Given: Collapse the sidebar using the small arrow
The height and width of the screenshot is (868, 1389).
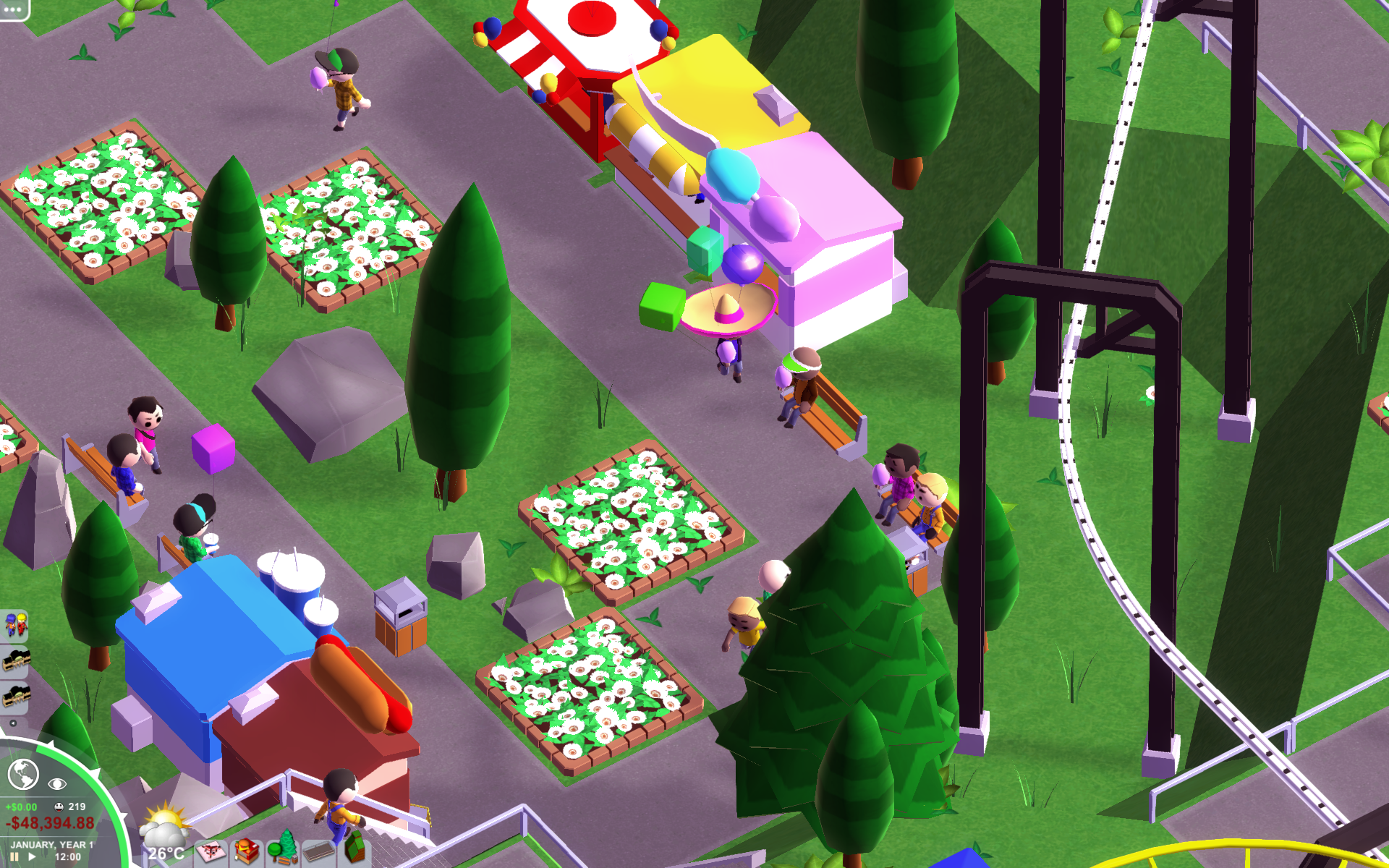Looking at the screenshot, I should click(x=13, y=723).
